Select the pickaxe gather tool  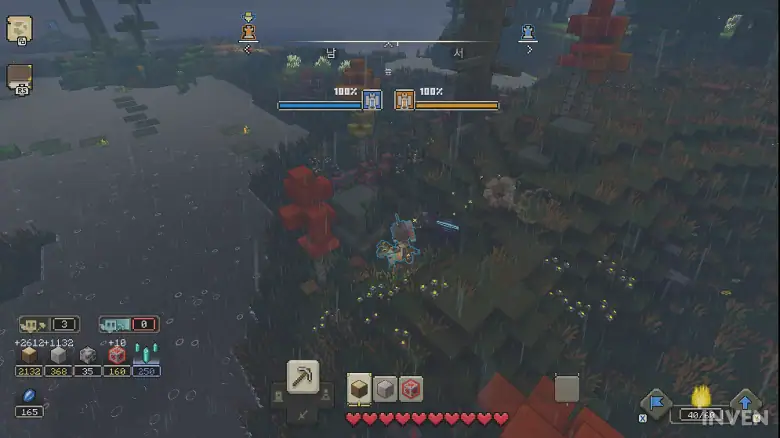[x=302, y=376]
